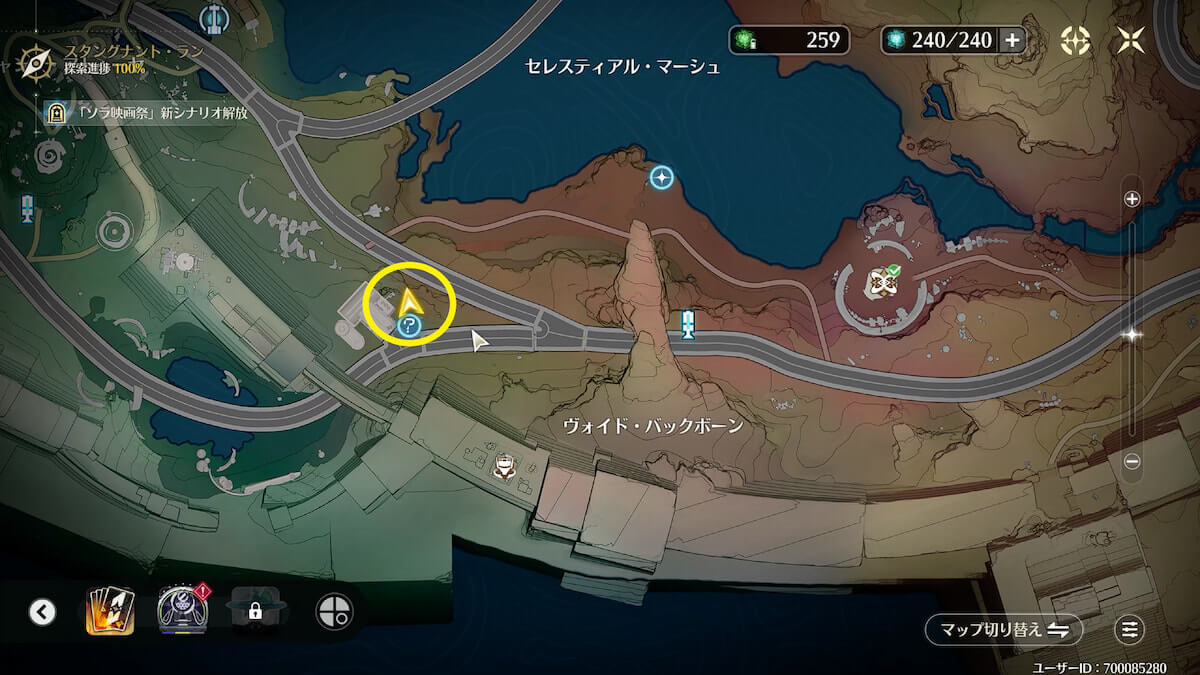Open the map marker filter list
This screenshot has width=1200, height=675.
point(1130,629)
